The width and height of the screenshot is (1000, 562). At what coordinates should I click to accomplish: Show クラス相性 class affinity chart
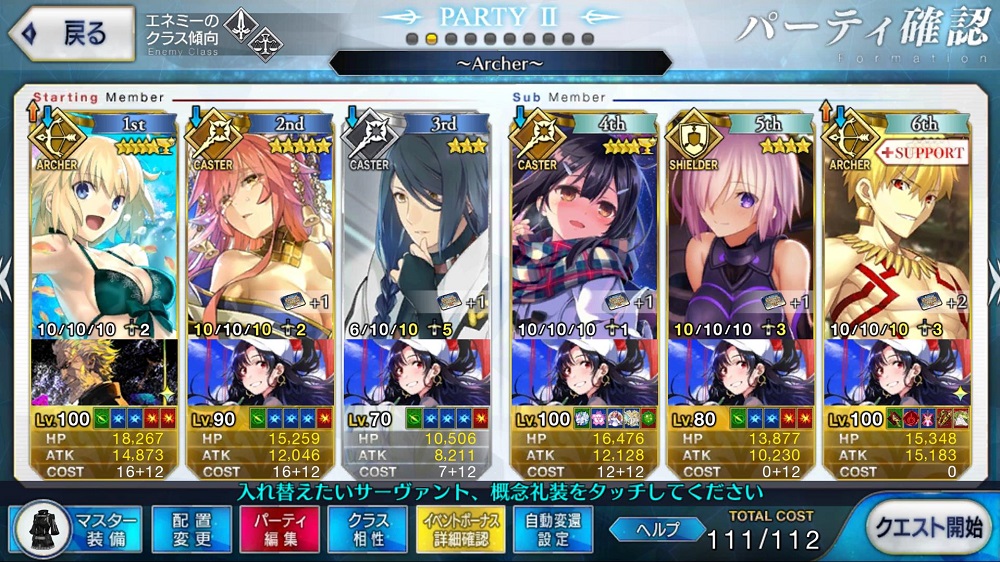pos(368,529)
